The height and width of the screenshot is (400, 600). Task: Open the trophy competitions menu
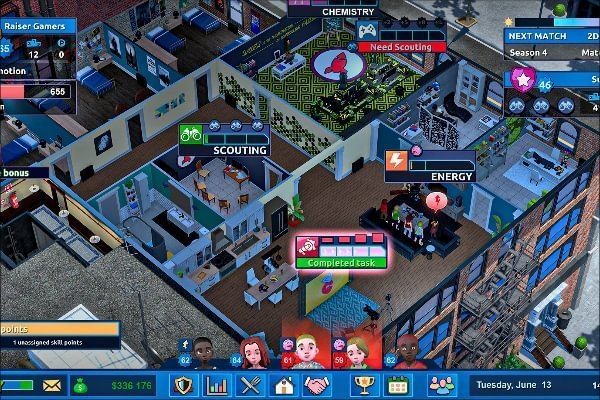[365, 385]
